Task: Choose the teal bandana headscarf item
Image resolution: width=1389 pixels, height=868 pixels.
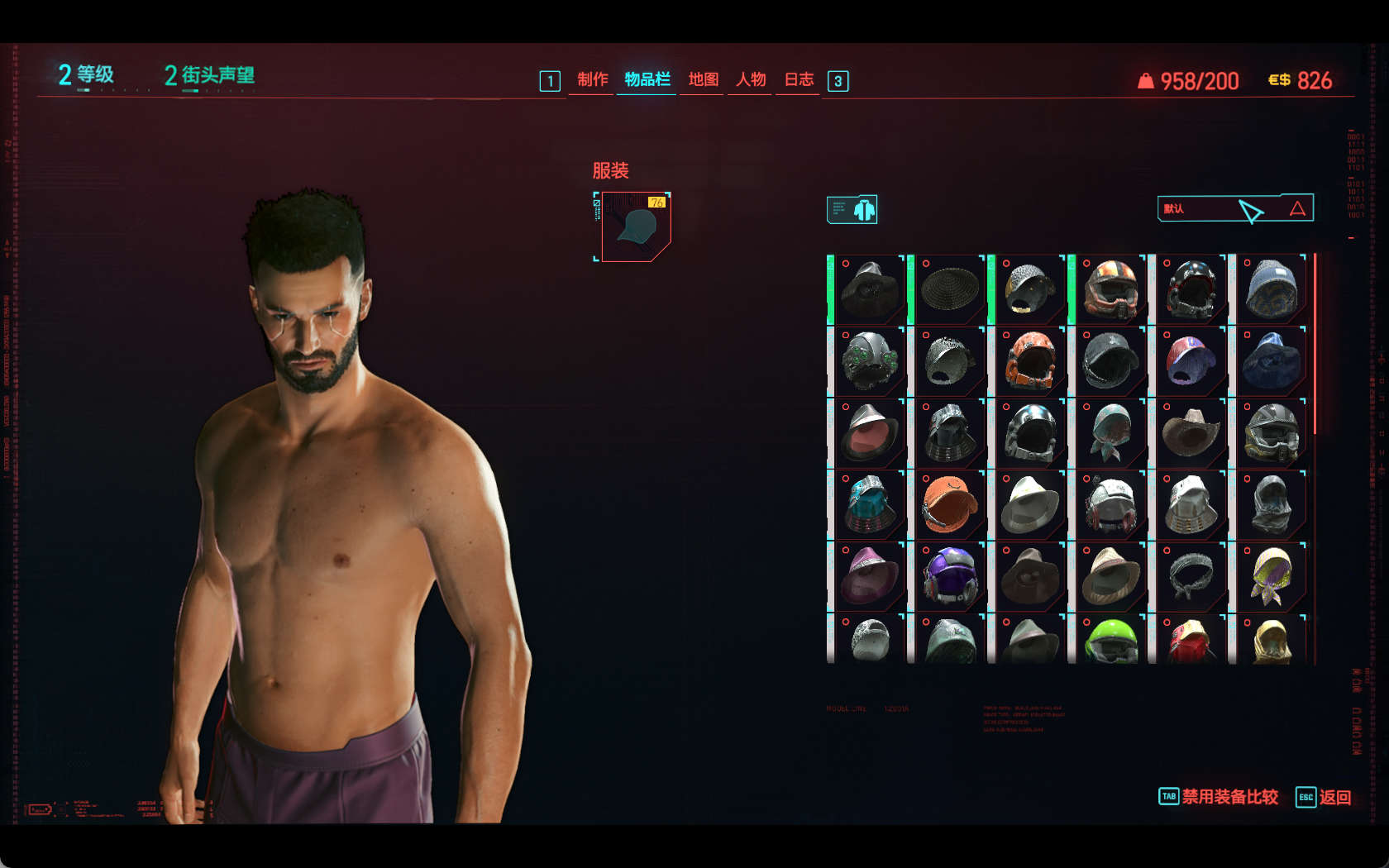Action: pyautogui.click(x=1110, y=432)
